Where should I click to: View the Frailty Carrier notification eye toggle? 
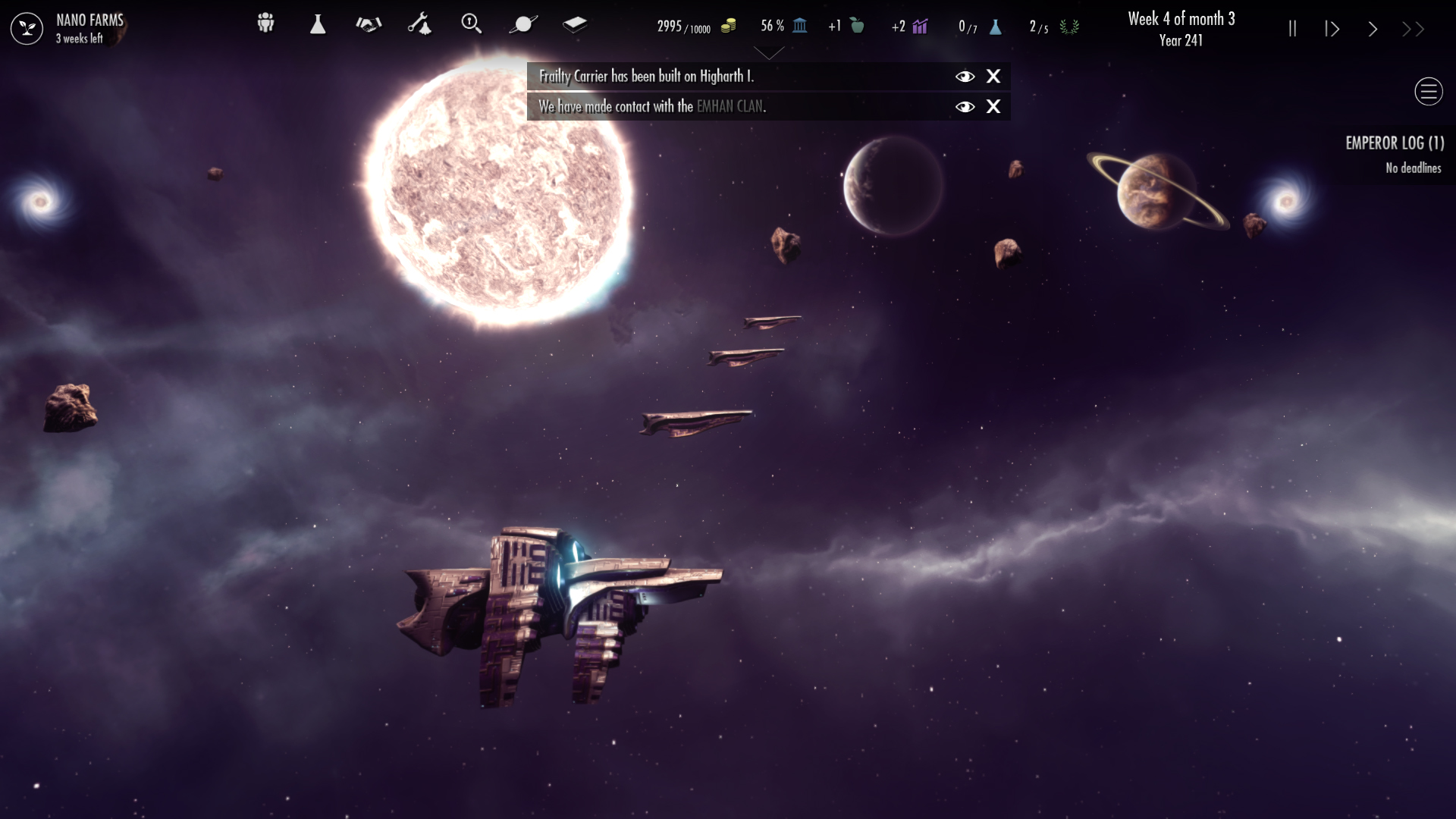(965, 77)
